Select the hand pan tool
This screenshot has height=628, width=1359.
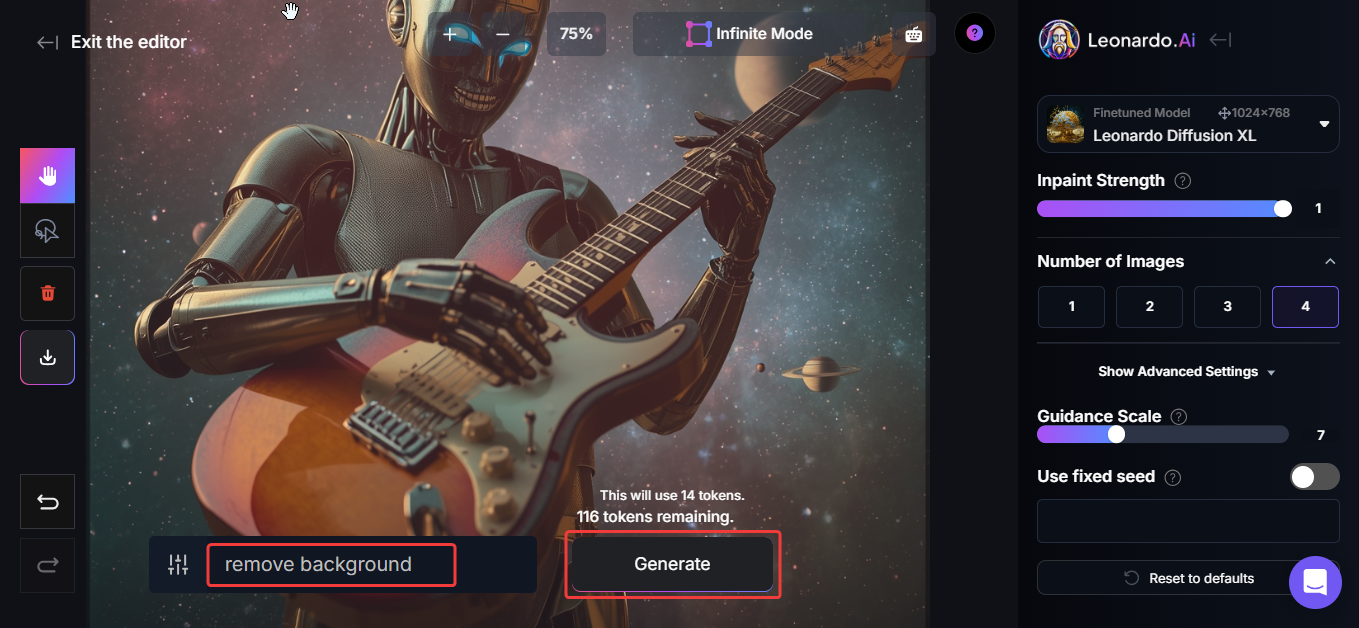pos(48,176)
